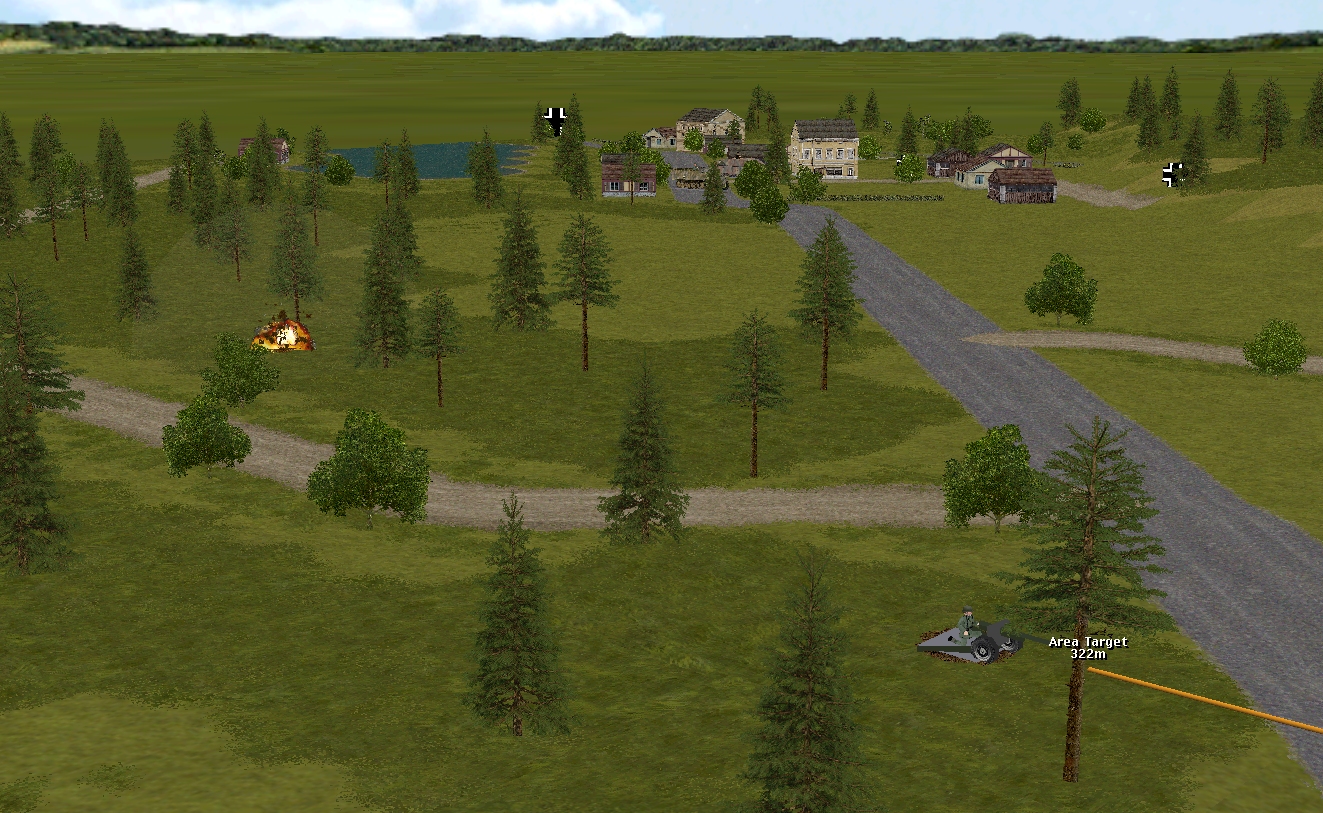Viewport: 1323px width, 813px height.
Task: Click the victory flag on the hillside
Action: coord(1172,174)
